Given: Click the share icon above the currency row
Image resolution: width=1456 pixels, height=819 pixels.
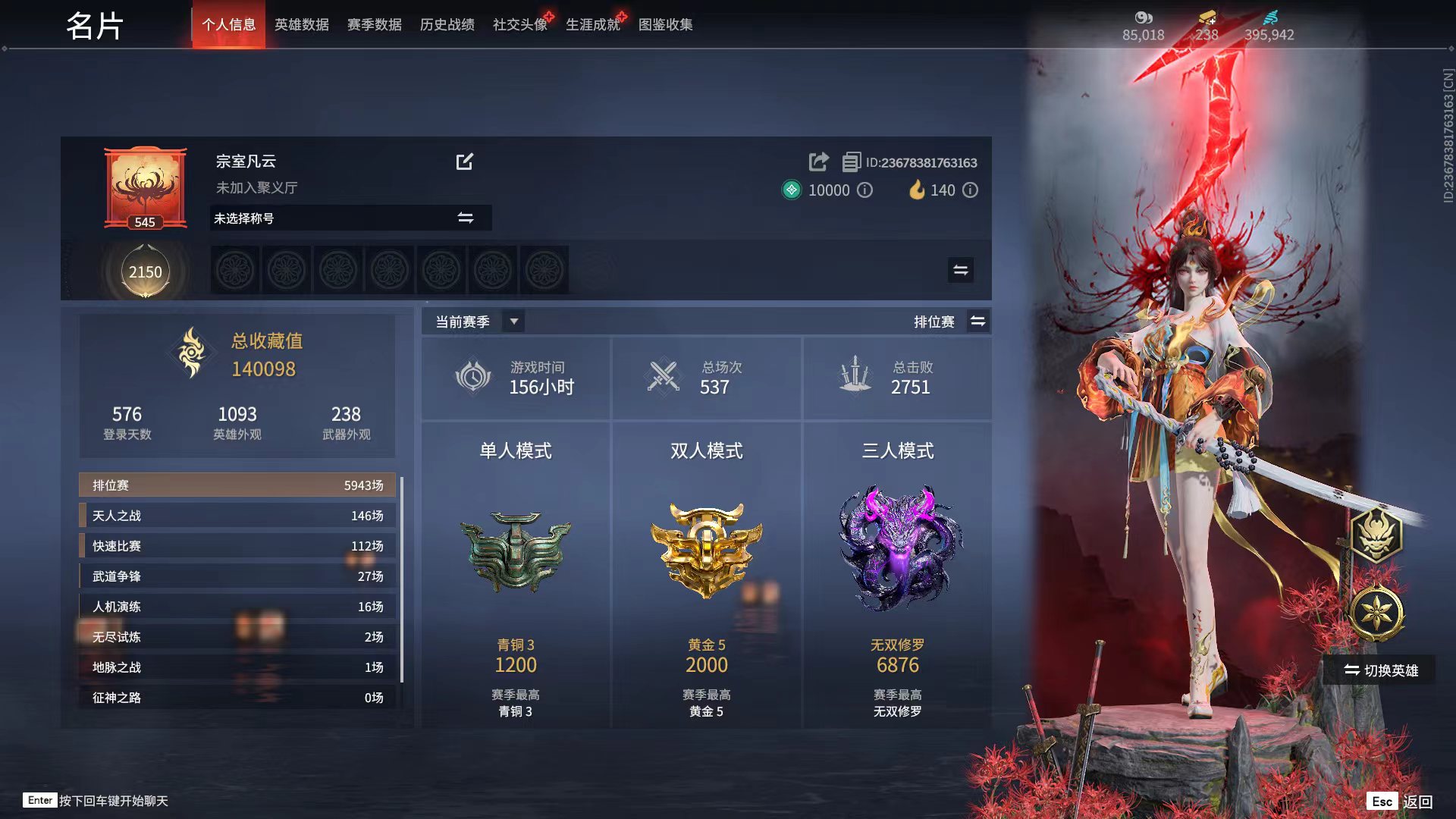Looking at the screenshot, I should point(817,162).
